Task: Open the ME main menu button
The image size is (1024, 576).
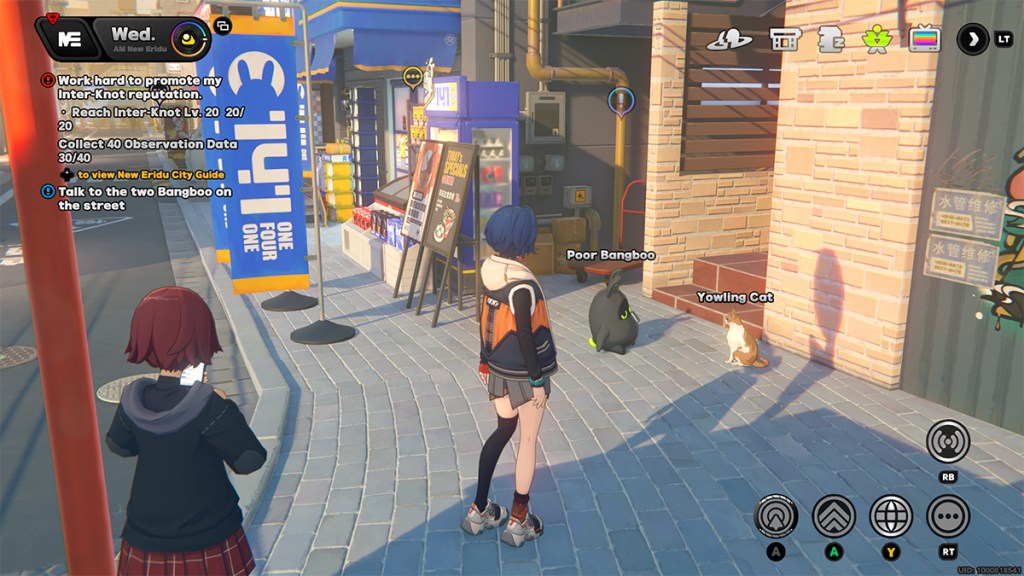Action: click(x=70, y=39)
